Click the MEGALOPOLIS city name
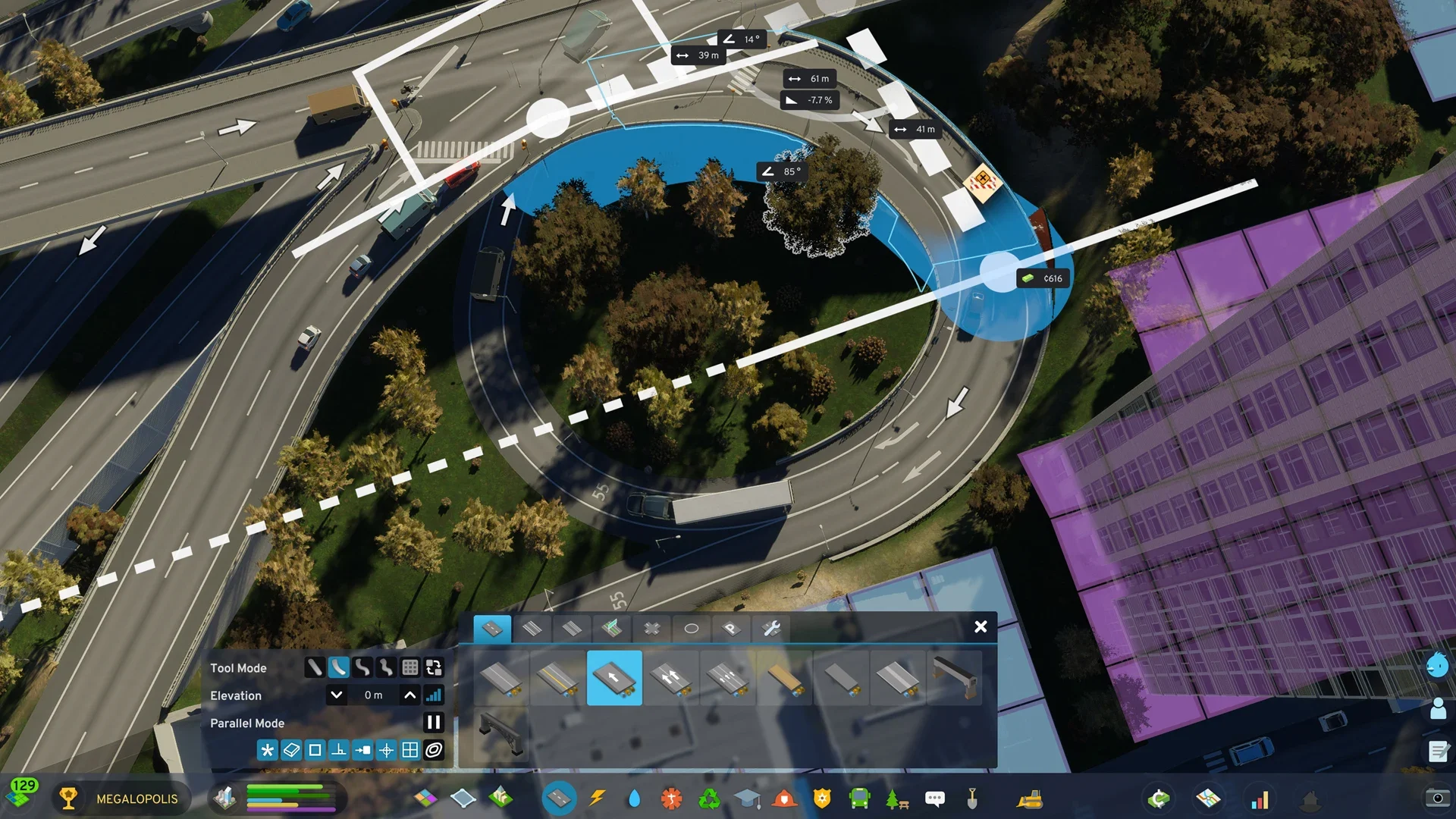Viewport: 1456px width, 819px height. [135, 799]
